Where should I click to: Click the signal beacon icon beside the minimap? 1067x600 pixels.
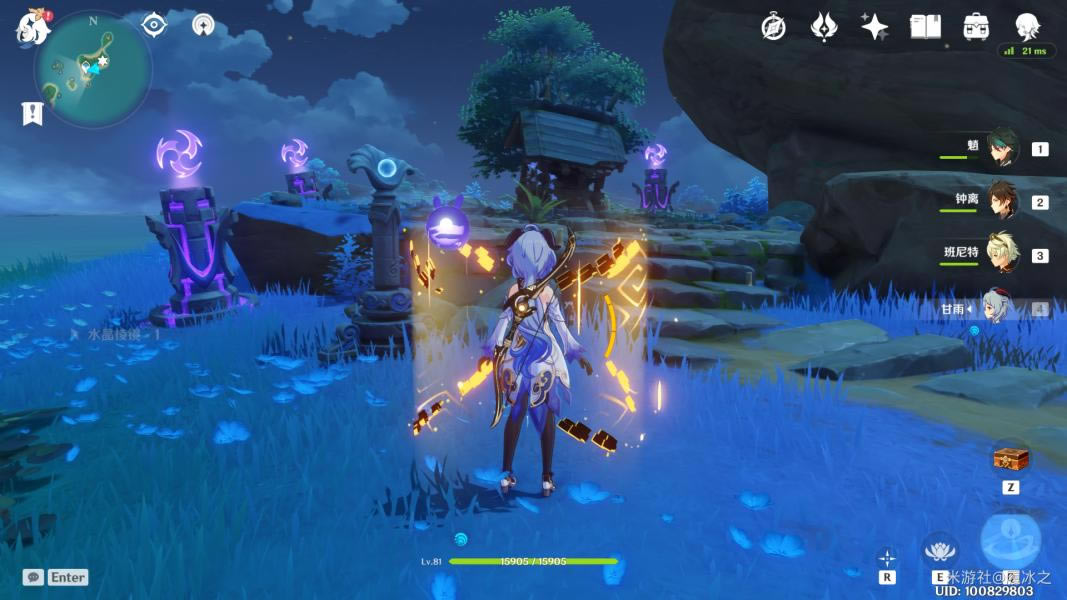(203, 25)
